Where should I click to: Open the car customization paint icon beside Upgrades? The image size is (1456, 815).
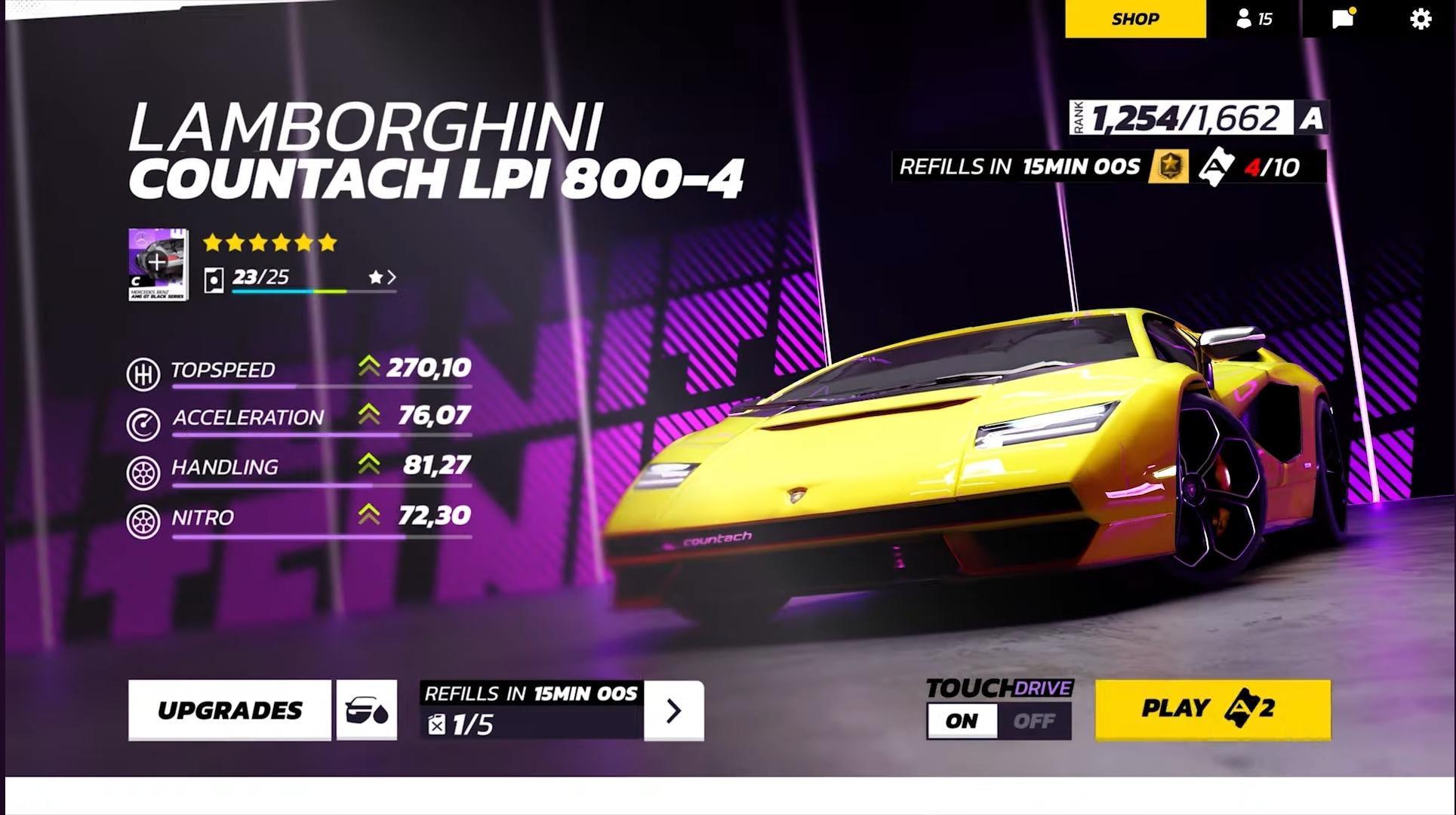click(x=367, y=709)
